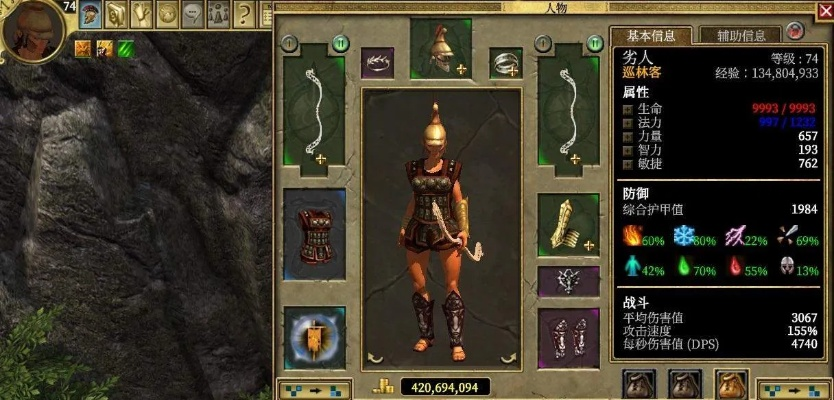
Task: Choose the banner artifact slot
Action: point(314,339)
